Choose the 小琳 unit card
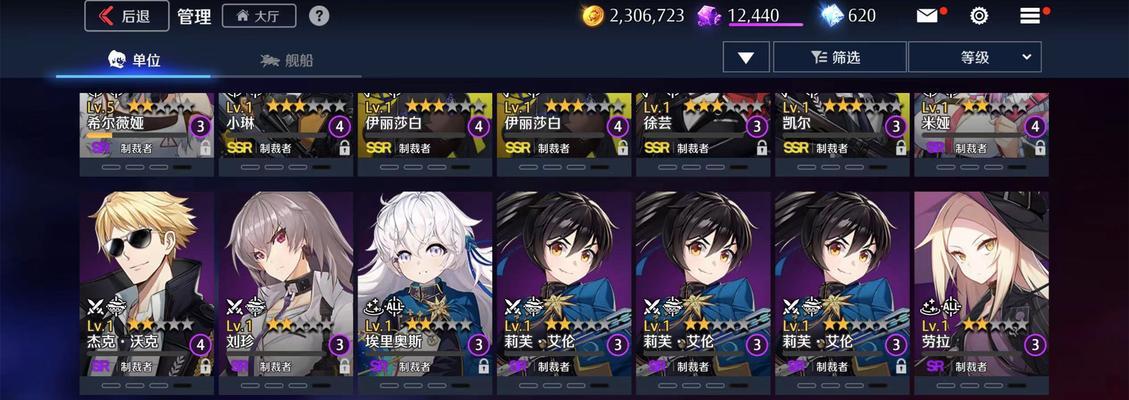This screenshot has height=400, width=1129. pos(286,126)
